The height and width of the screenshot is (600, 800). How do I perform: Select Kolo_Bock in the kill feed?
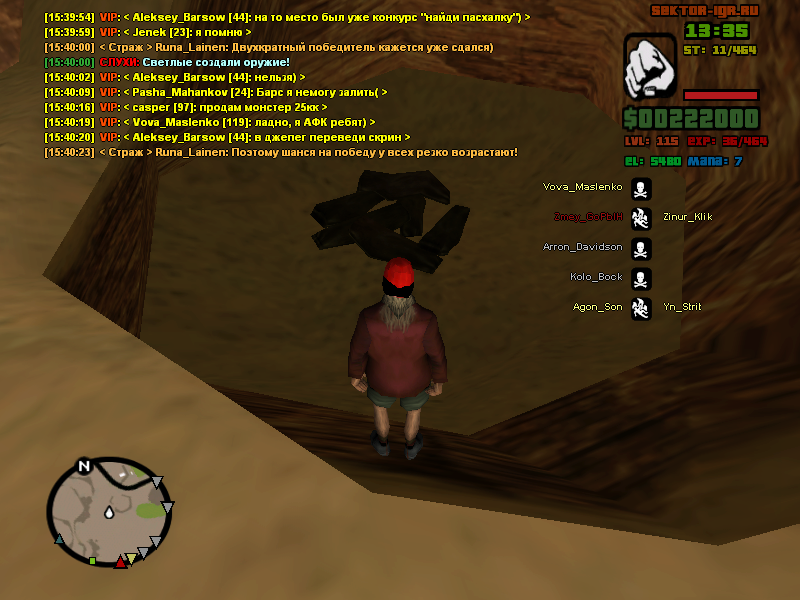[x=596, y=277]
